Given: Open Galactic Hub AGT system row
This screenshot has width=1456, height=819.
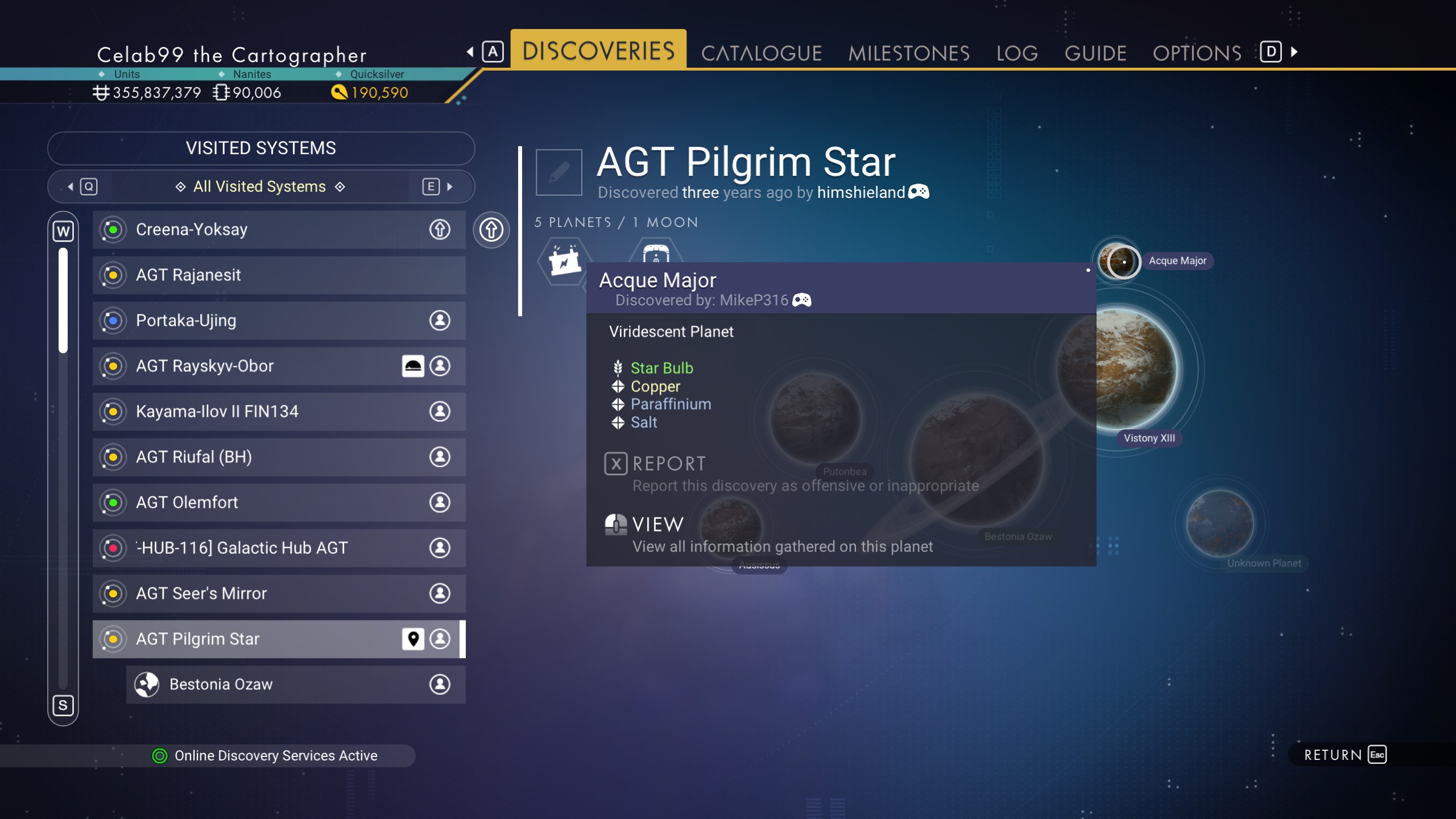Looking at the screenshot, I should pyautogui.click(x=279, y=548).
